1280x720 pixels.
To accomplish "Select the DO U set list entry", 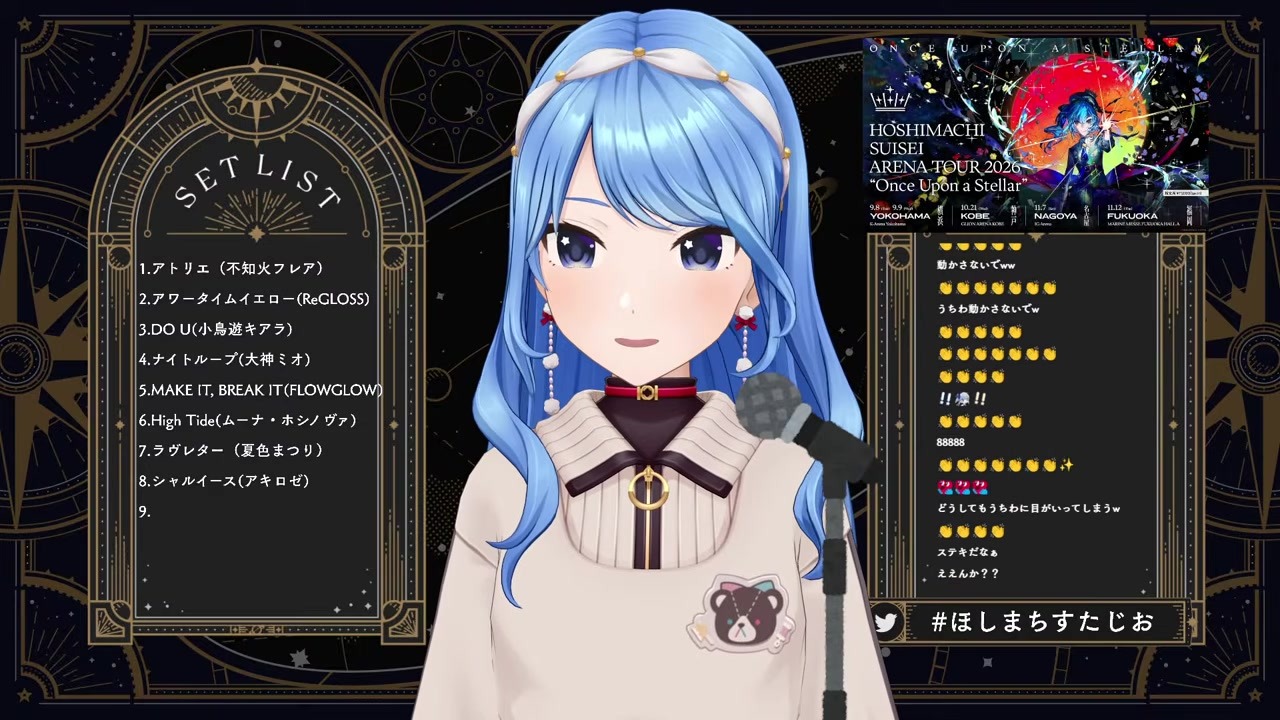I will pos(215,329).
